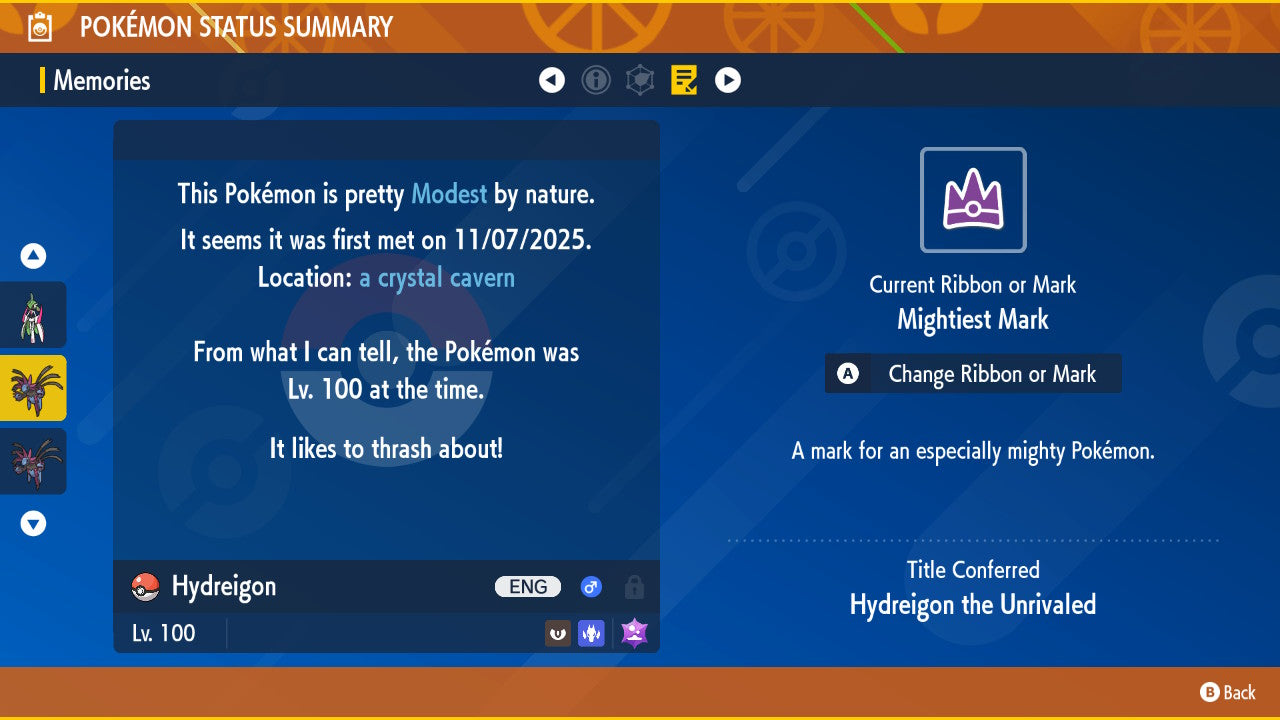Click the highlighted yellow Memories notes icon

[x=684, y=80]
